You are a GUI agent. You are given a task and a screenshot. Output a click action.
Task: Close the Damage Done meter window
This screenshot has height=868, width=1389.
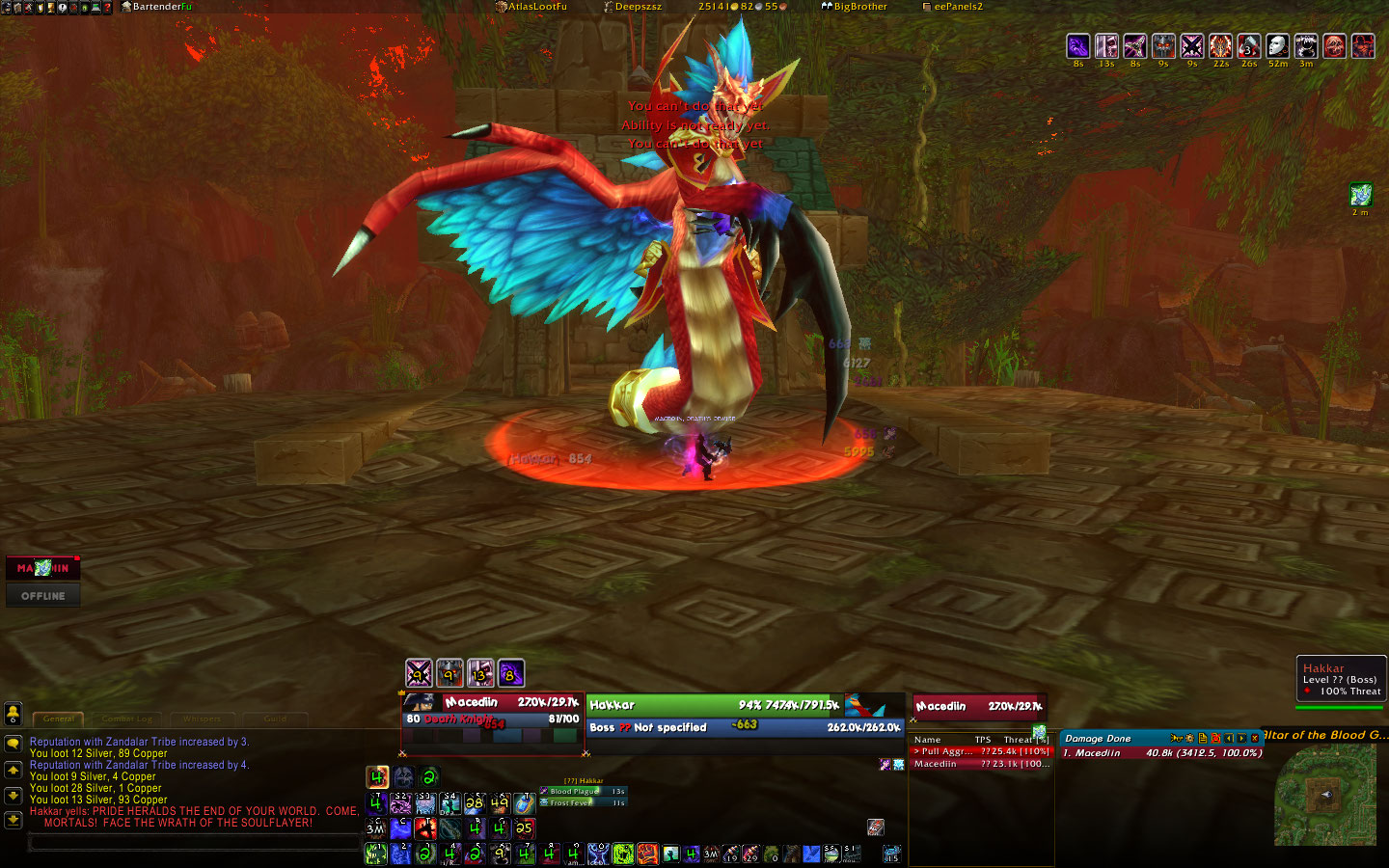[1255, 738]
